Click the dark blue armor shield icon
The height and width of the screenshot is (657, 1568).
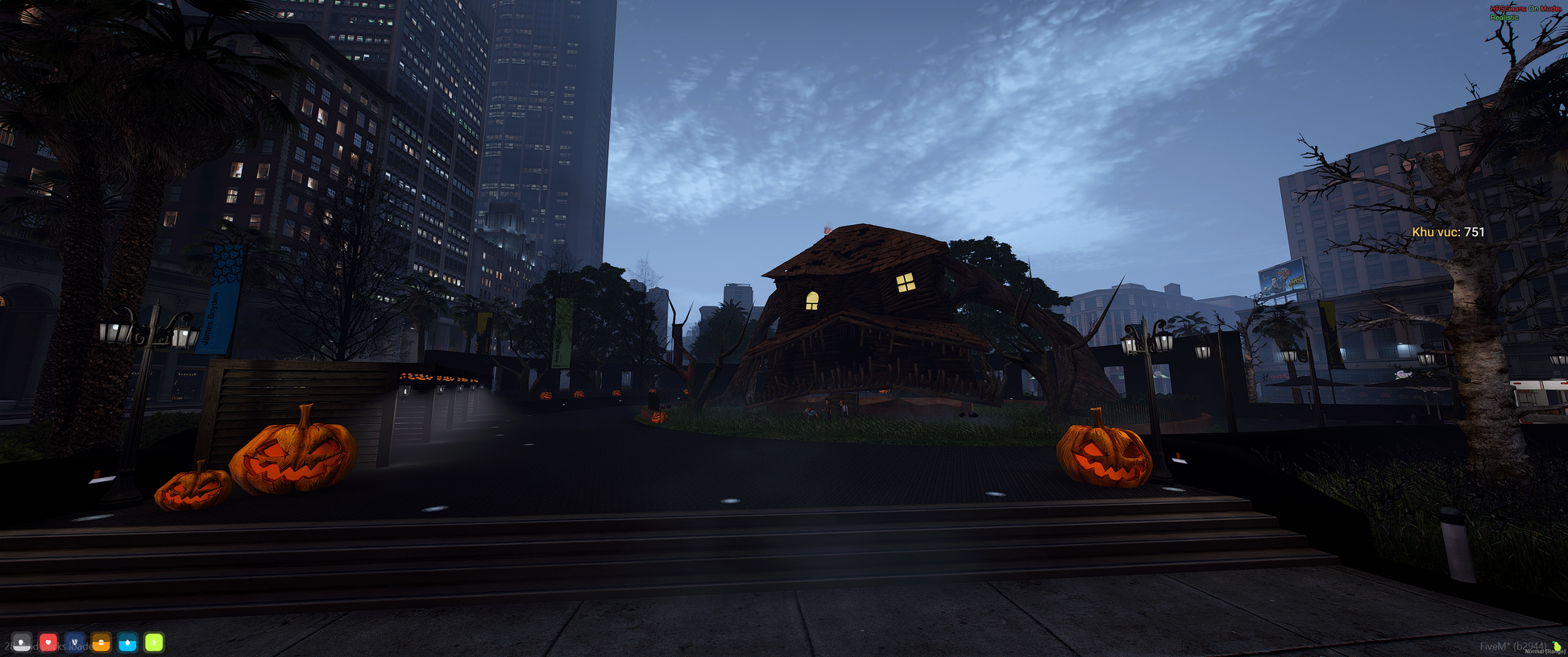[75, 642]
